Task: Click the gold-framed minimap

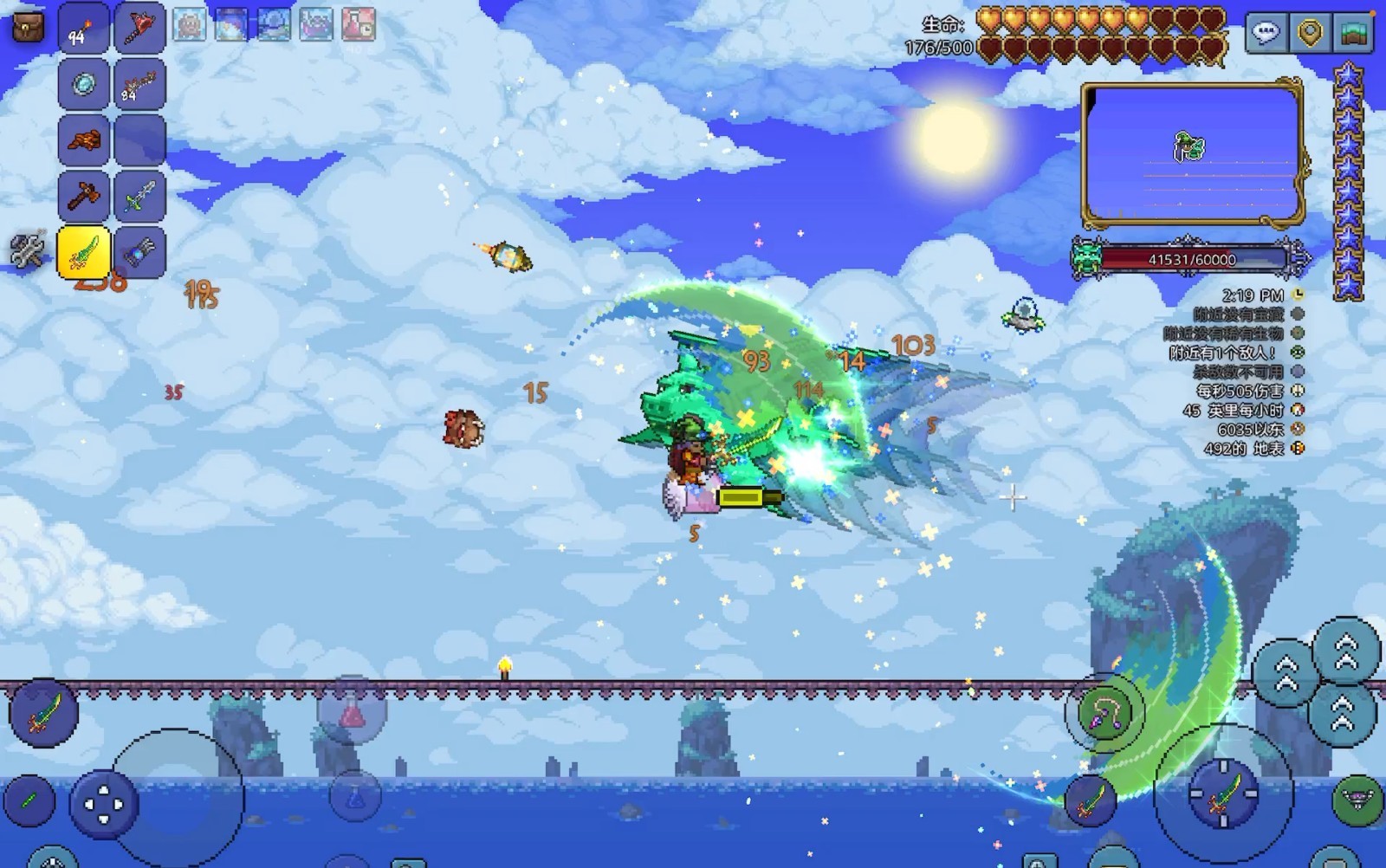Action: click(x=1192, y=152)
